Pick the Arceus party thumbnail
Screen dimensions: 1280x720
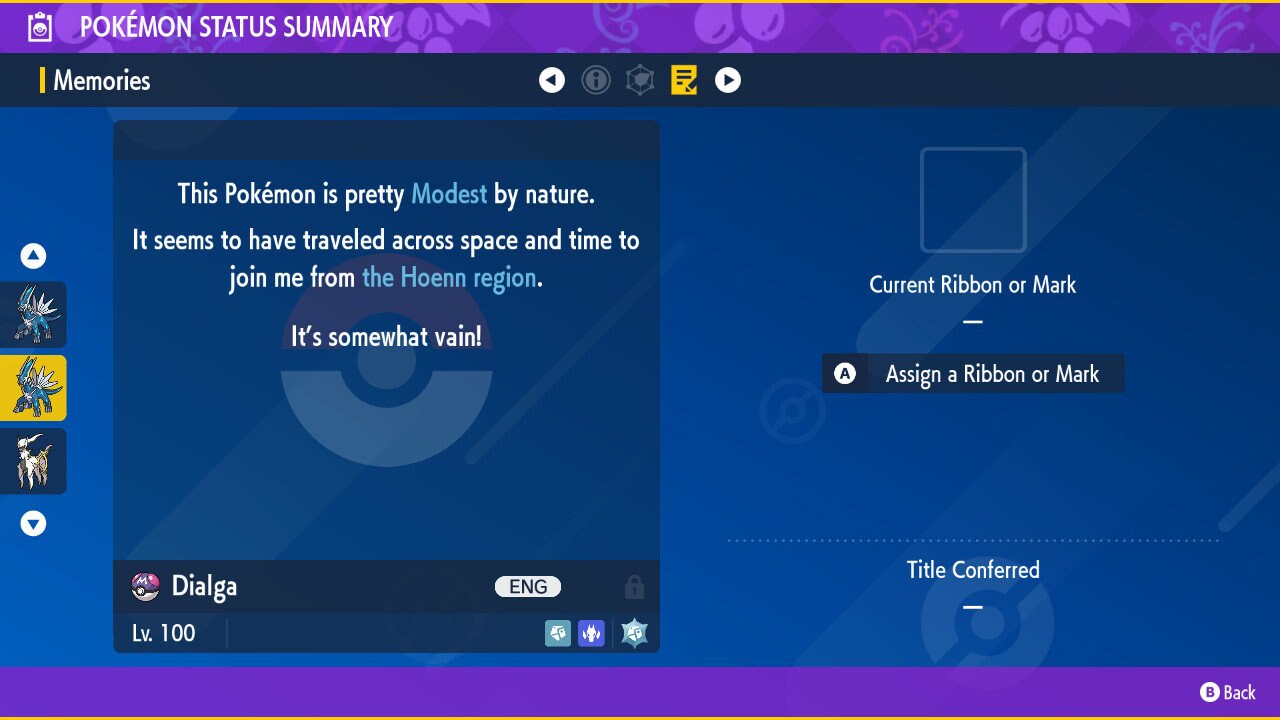point(33,461)
